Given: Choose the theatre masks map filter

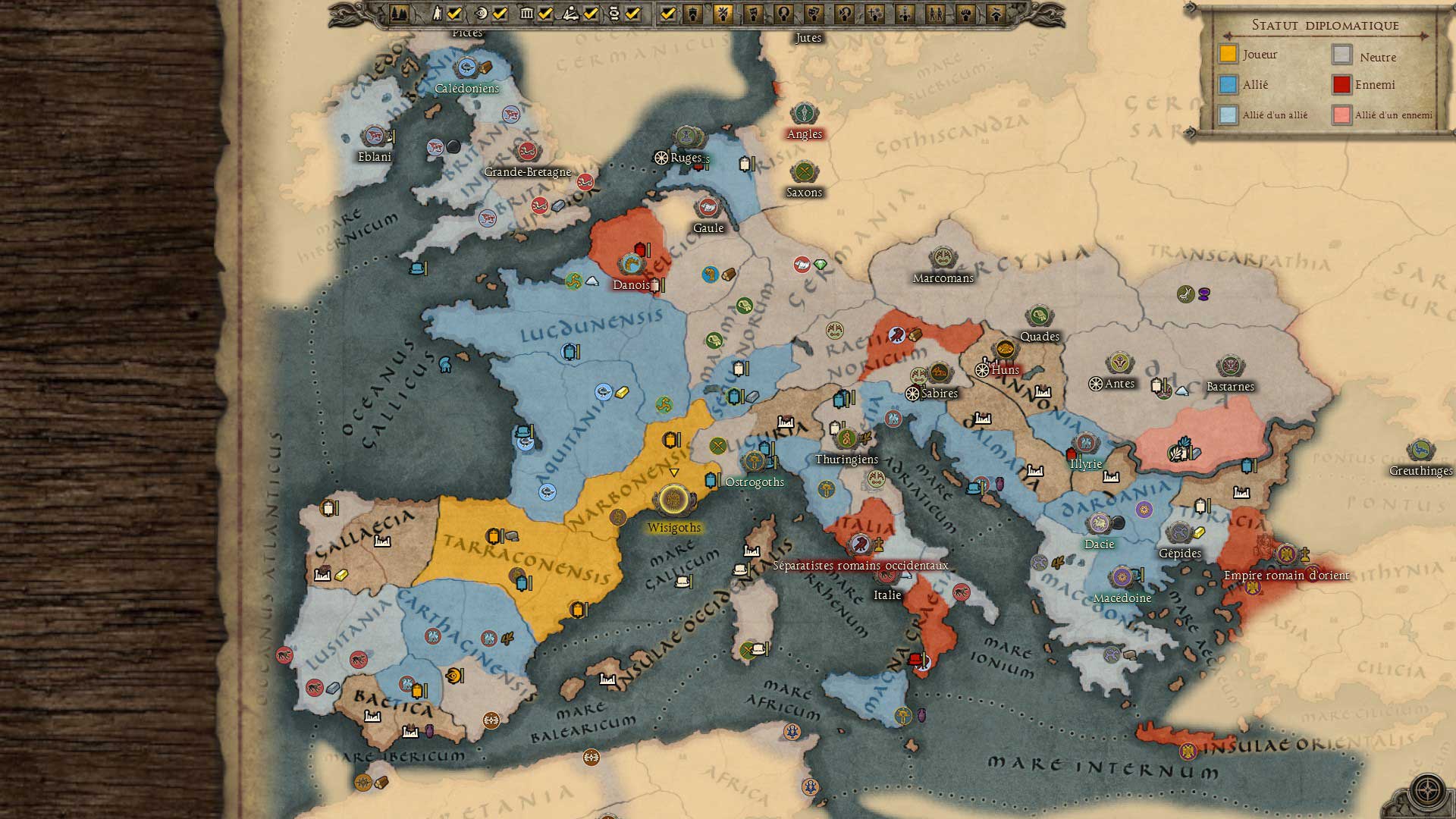Looking at the screenshot, I should (814, 13).
